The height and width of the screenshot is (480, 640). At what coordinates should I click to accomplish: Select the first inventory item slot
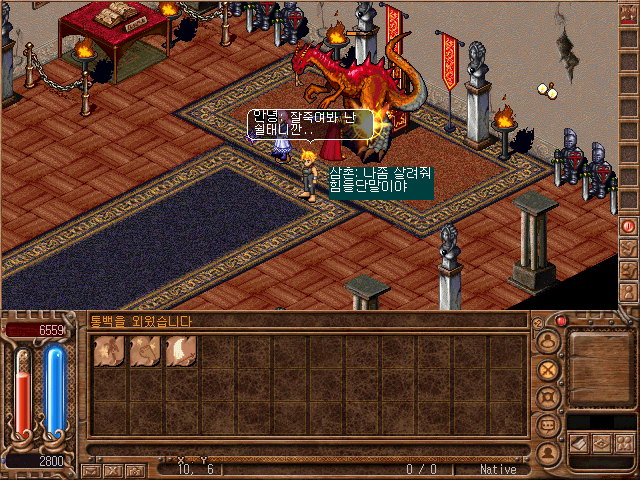pyautogui.click(x=108, y=350)
